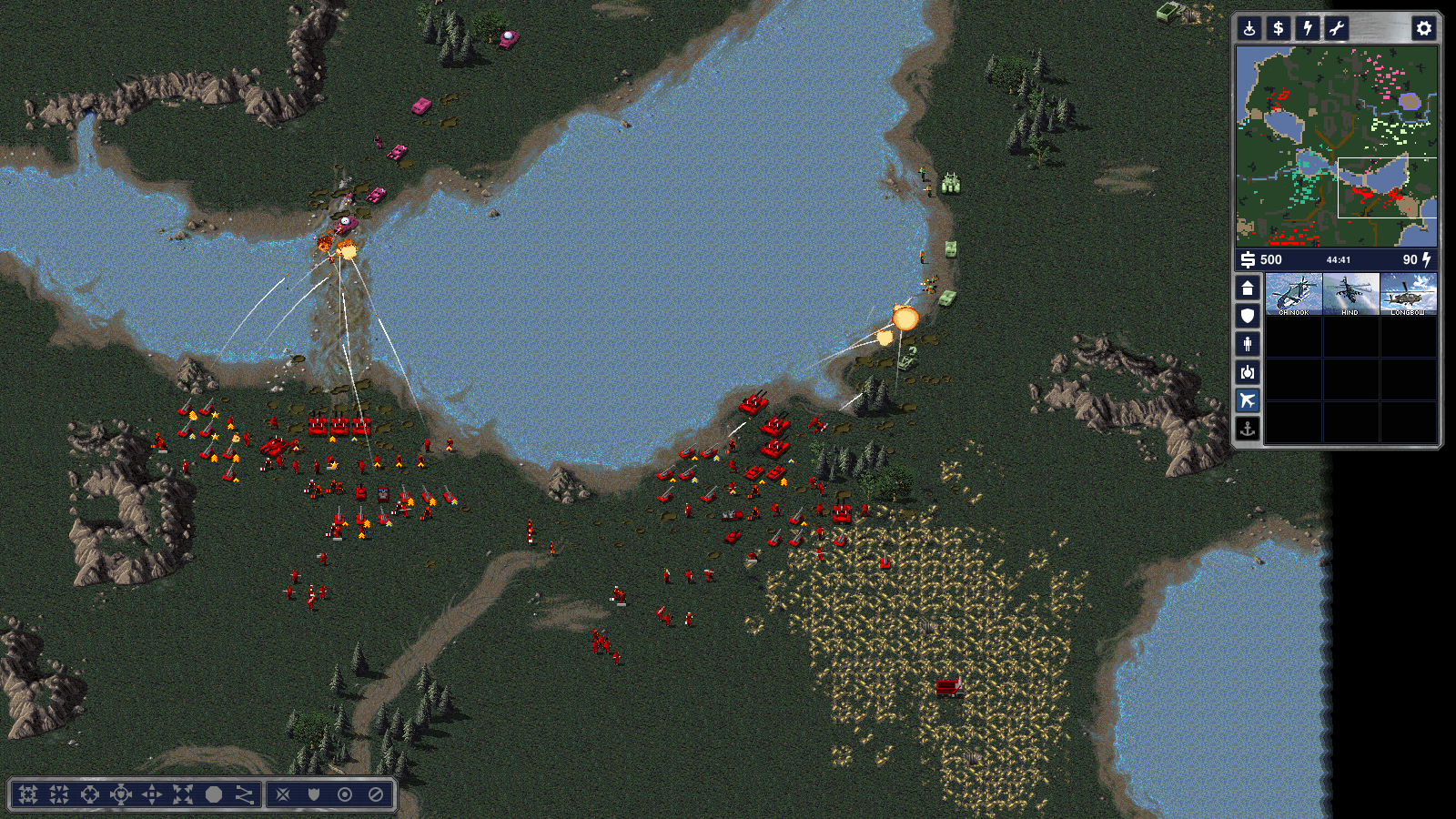
Task: Enable Repair mode with the wrench button
Action: 1337,28
